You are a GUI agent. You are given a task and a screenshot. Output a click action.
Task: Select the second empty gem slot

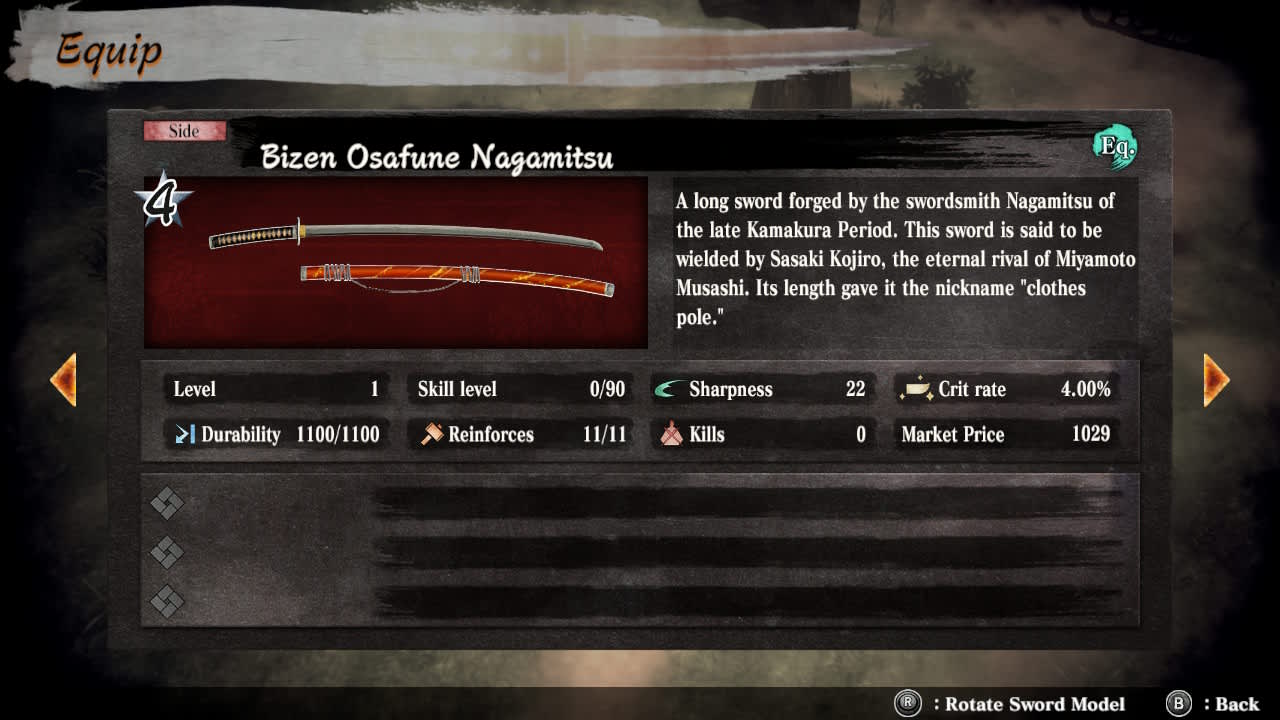tap(166, 551)
